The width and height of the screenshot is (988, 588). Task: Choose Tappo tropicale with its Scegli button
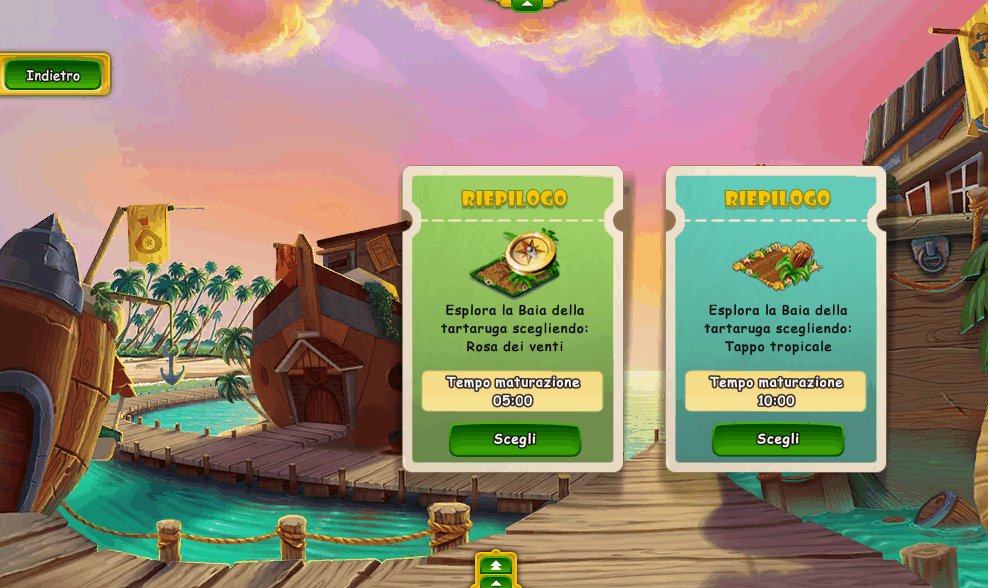click(777, 439)
